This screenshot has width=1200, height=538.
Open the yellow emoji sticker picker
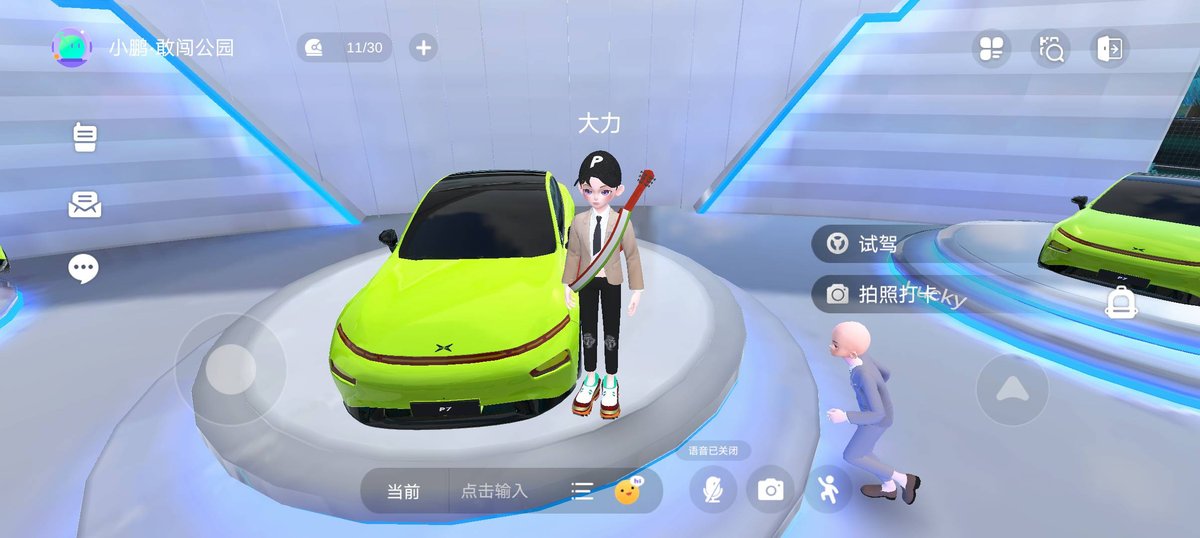tap(628, 490)
